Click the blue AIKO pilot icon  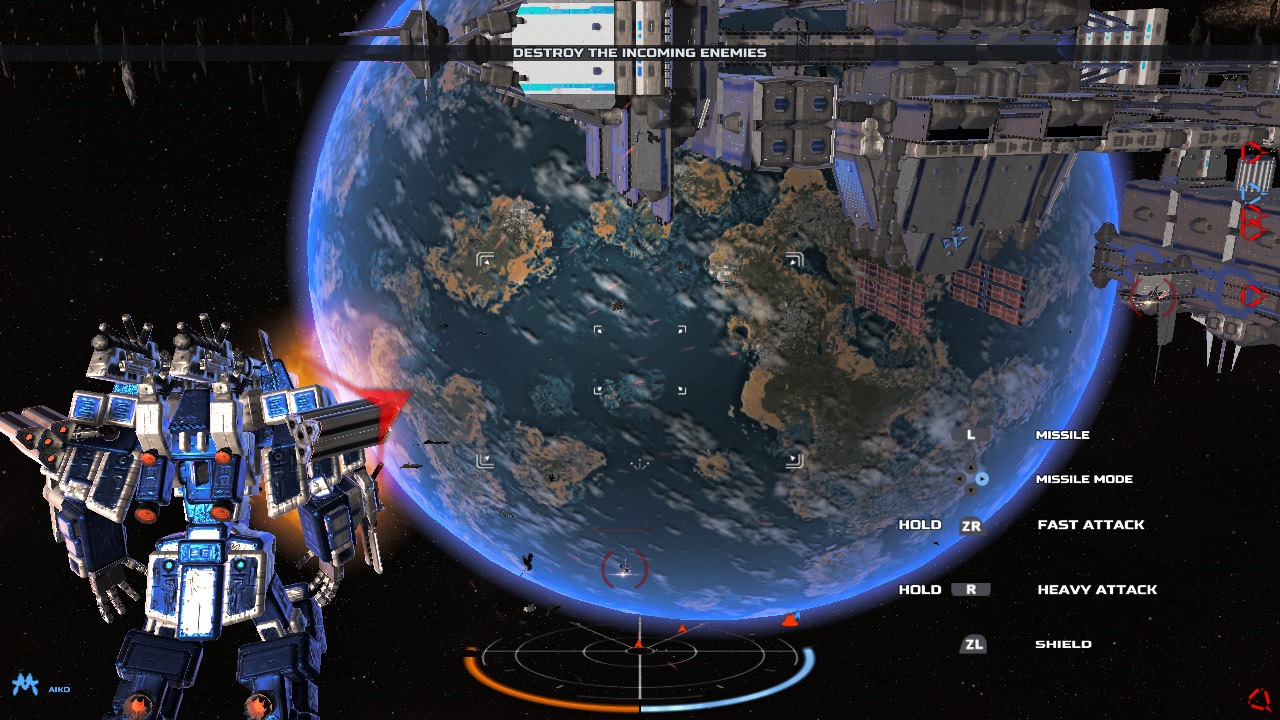click(24, 686)
